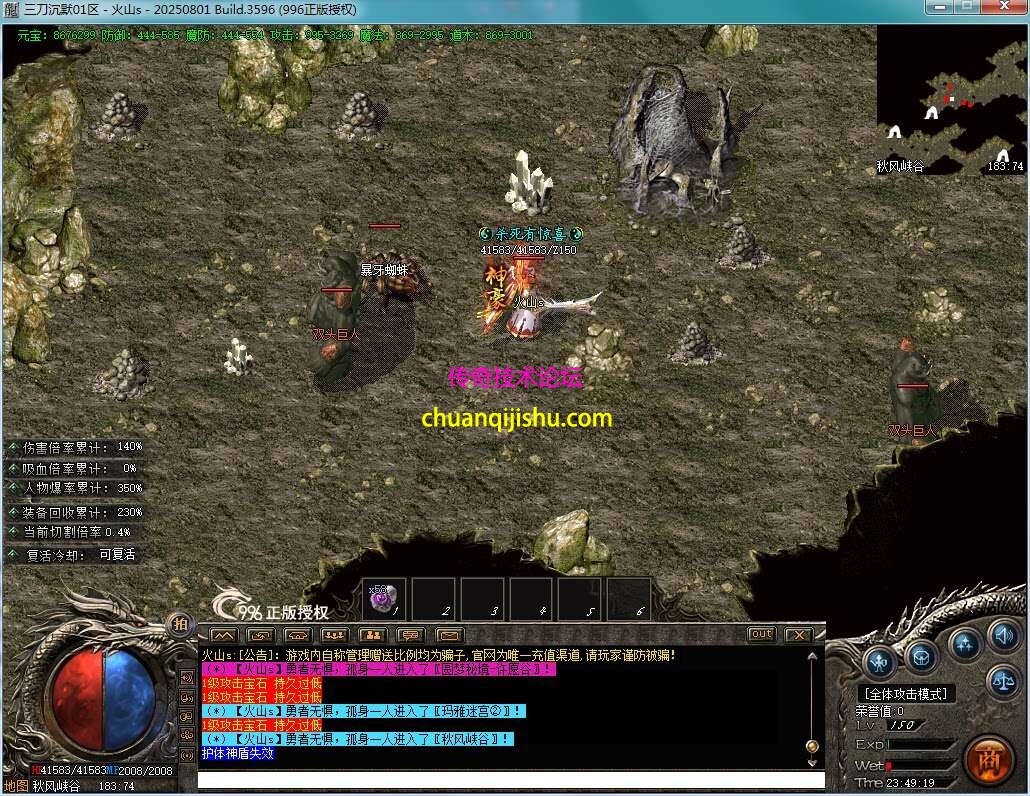Click the mountain icon button above chat
Viewport: 1030px width, 796px height.
(223, 635)
